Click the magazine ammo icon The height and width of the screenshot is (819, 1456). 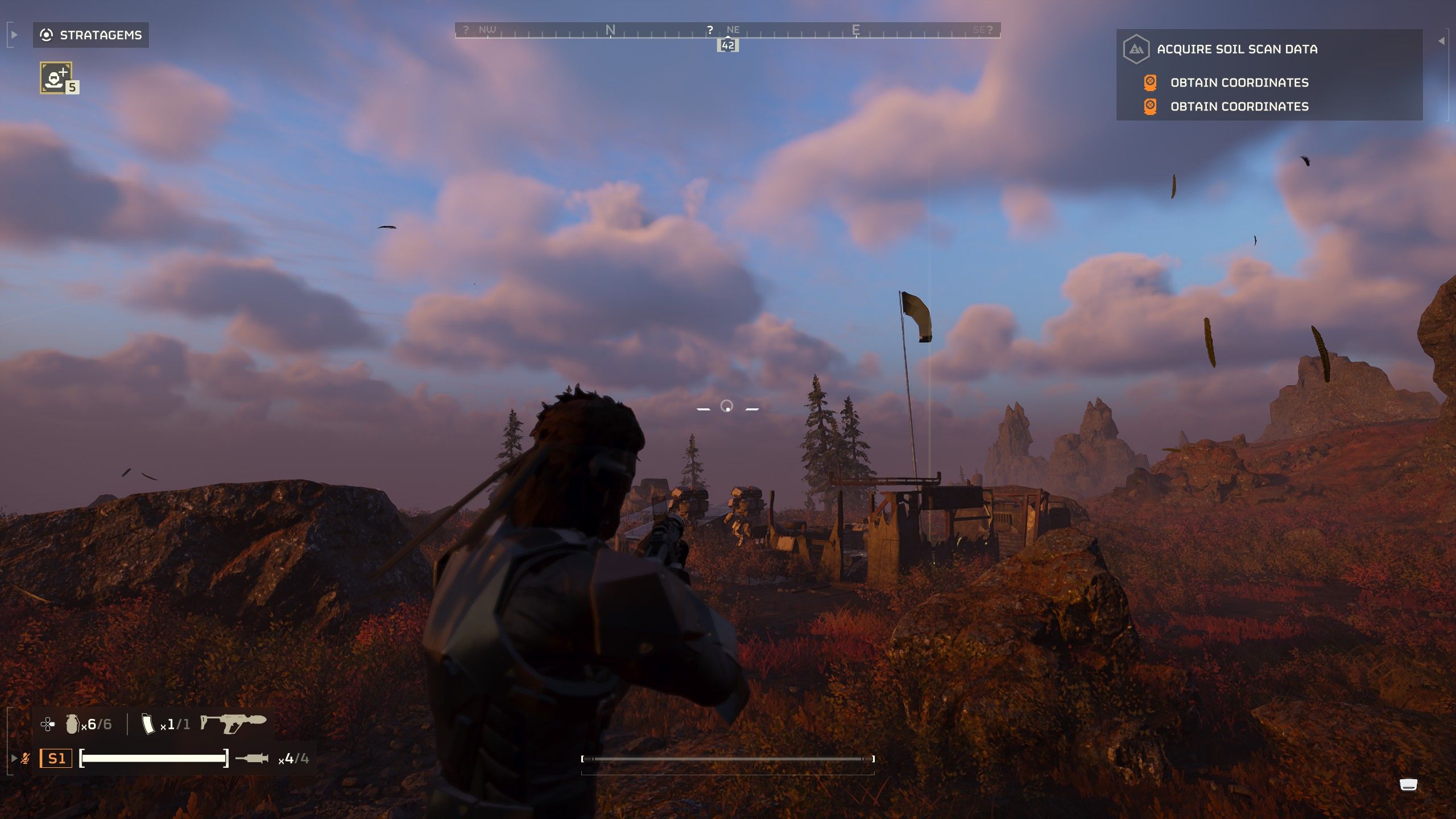(x=148, y=723)
